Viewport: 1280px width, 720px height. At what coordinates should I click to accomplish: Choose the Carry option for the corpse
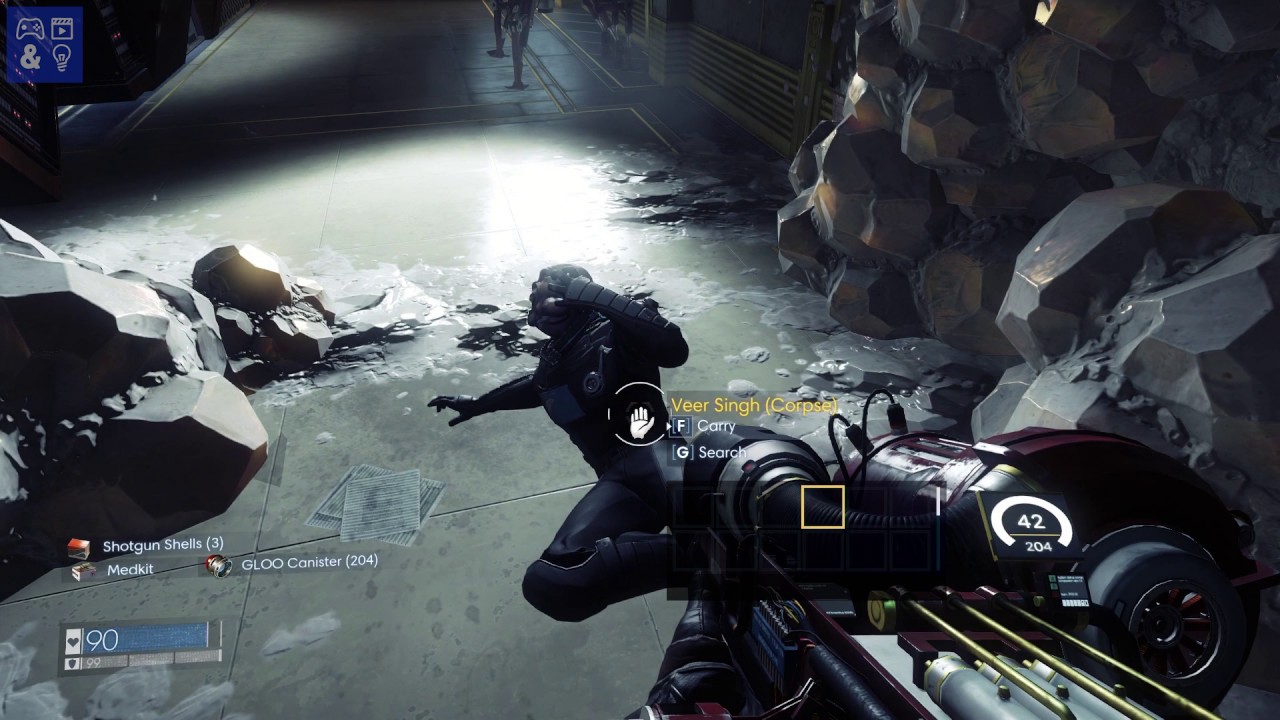[705, 426]
